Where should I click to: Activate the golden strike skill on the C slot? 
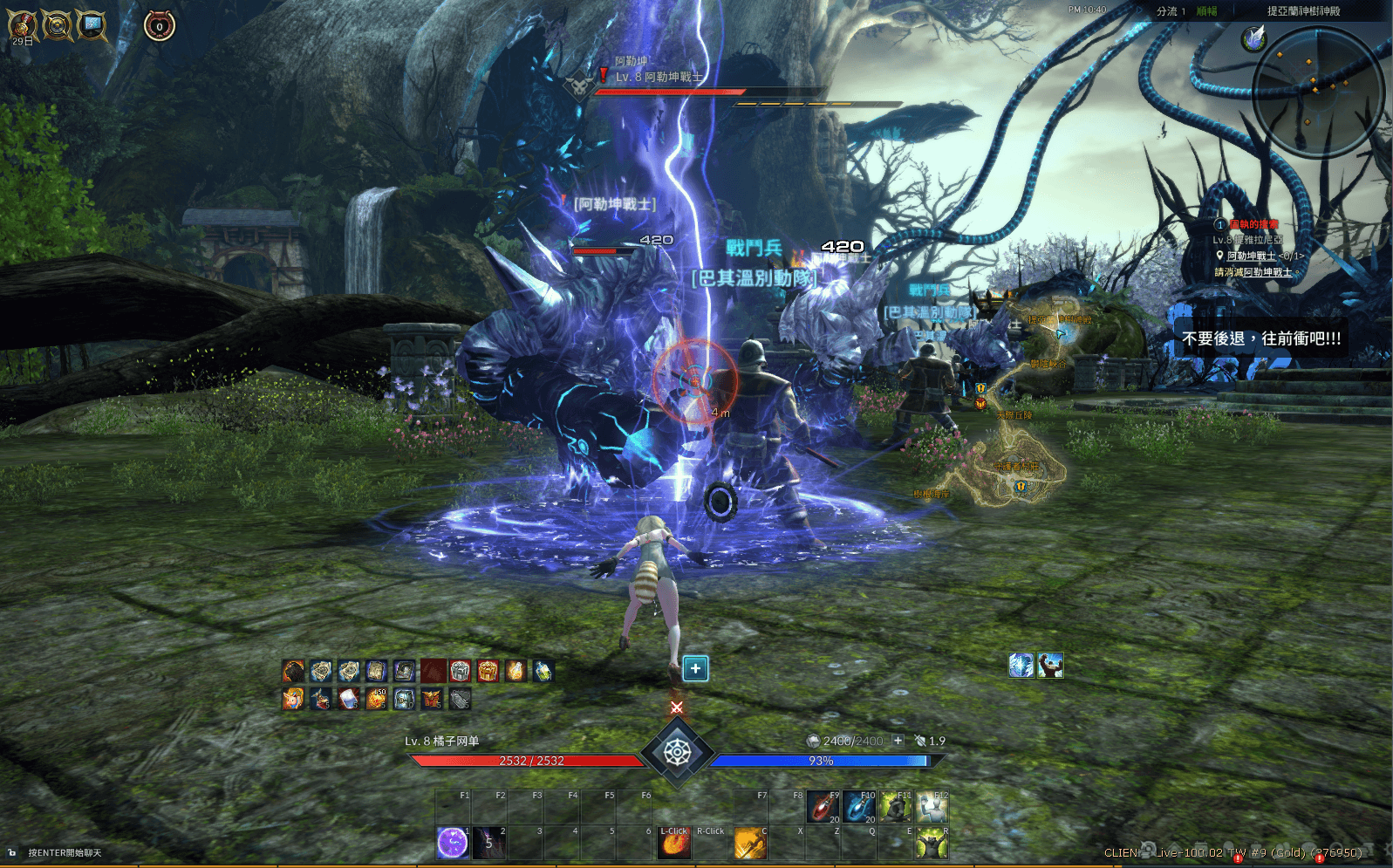pos(749,843)
